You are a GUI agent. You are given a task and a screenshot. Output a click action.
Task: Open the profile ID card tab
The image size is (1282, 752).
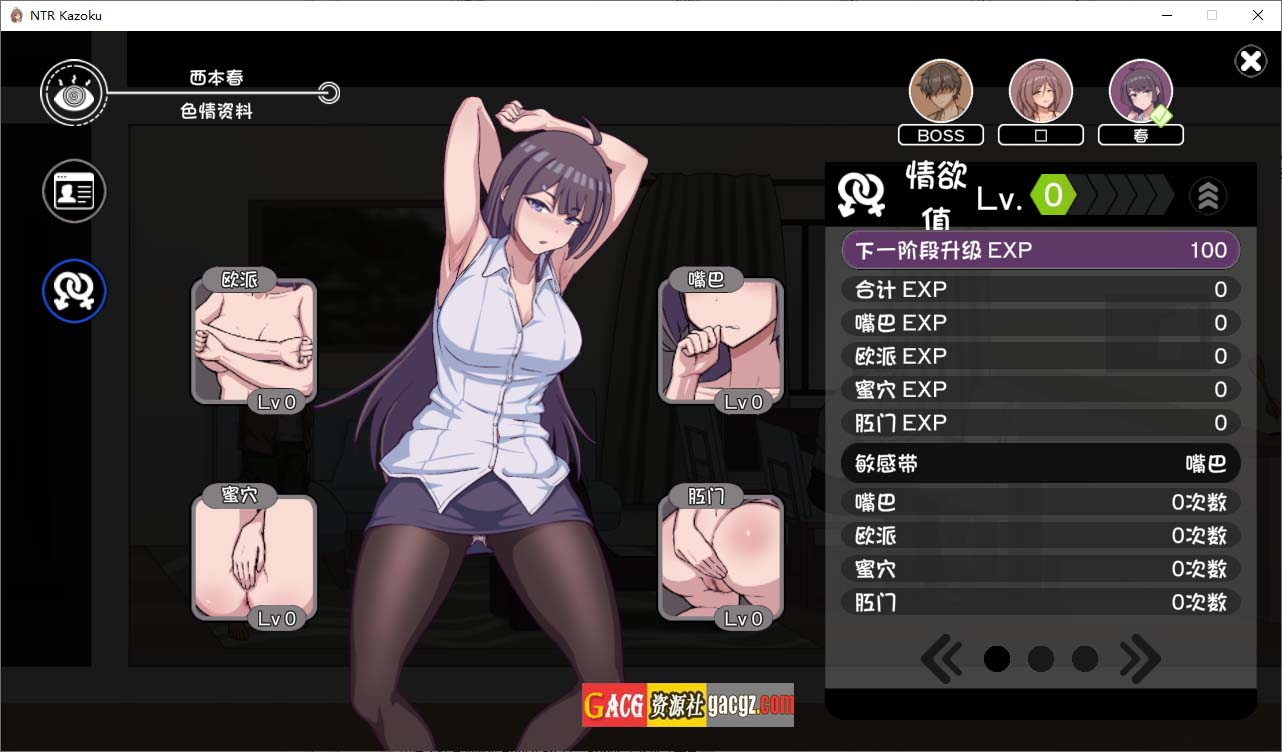[x=74, y=191]
